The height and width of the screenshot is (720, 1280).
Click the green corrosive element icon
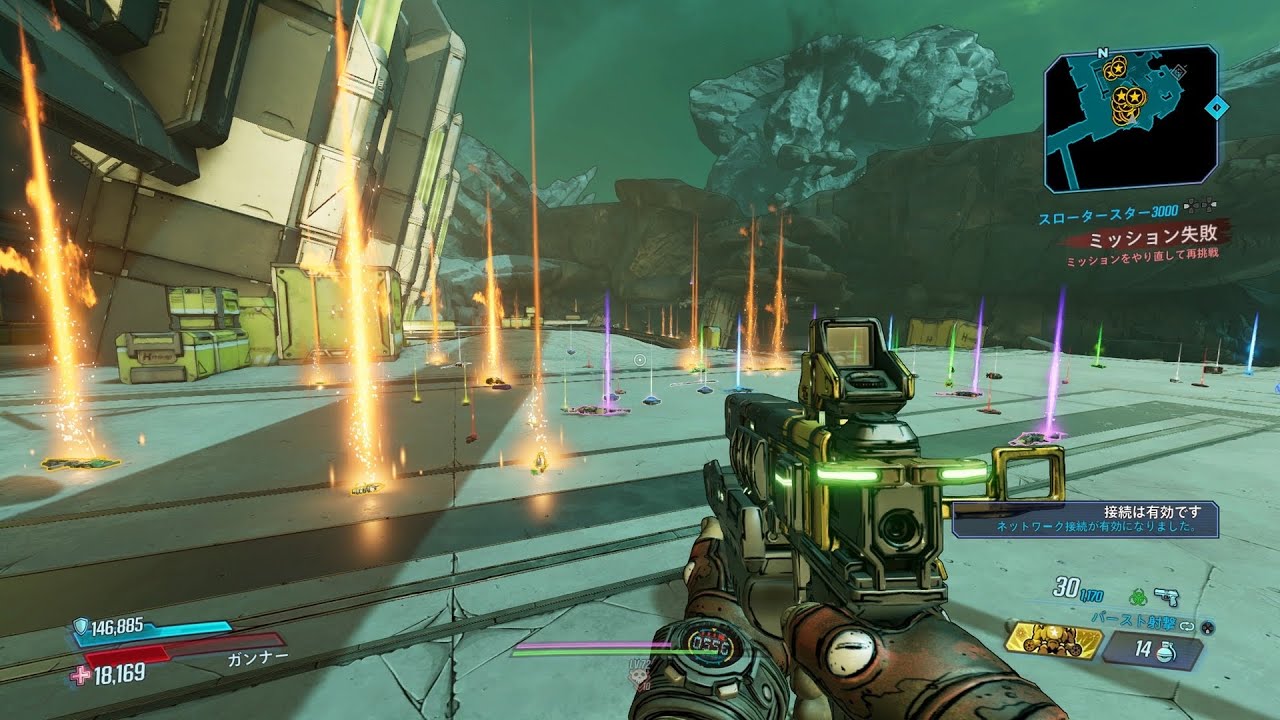[x=1137, y=597]
